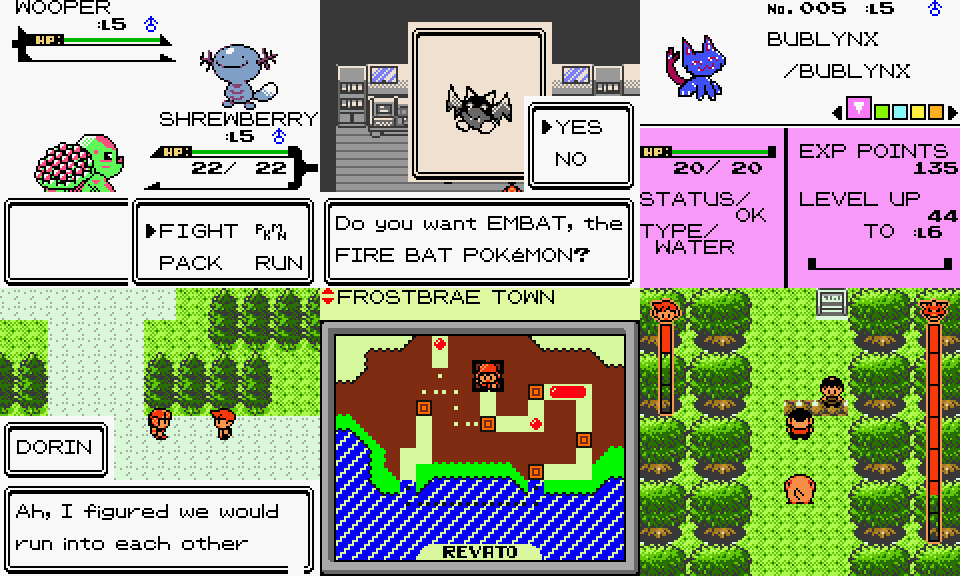Screen dimensions: 960x576
Task: Answer NO to the EMBAT prompt
Action: pyautogui.click(x=570, y=159)
